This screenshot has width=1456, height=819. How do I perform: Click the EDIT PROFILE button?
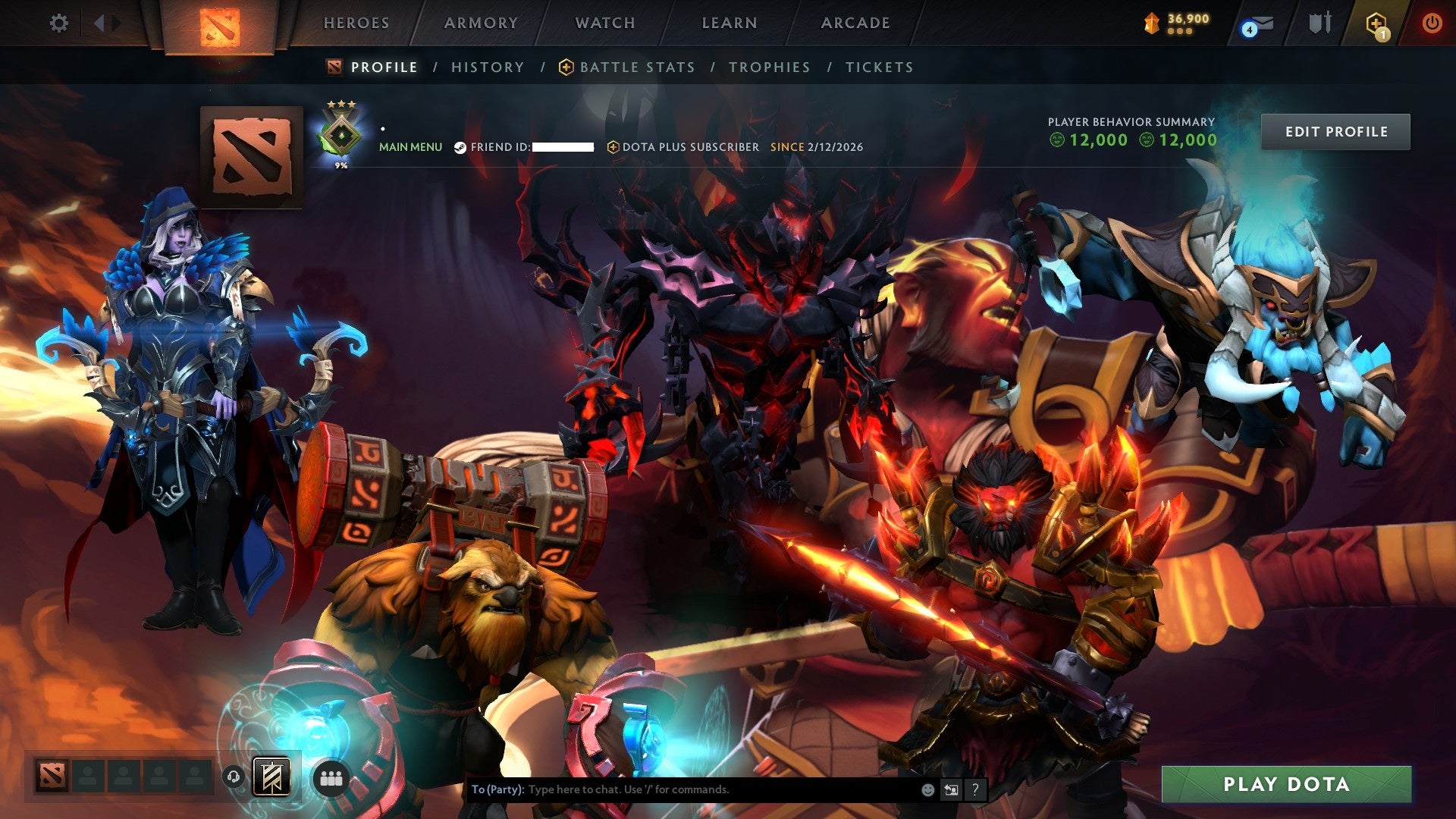tap(1335, 130)
